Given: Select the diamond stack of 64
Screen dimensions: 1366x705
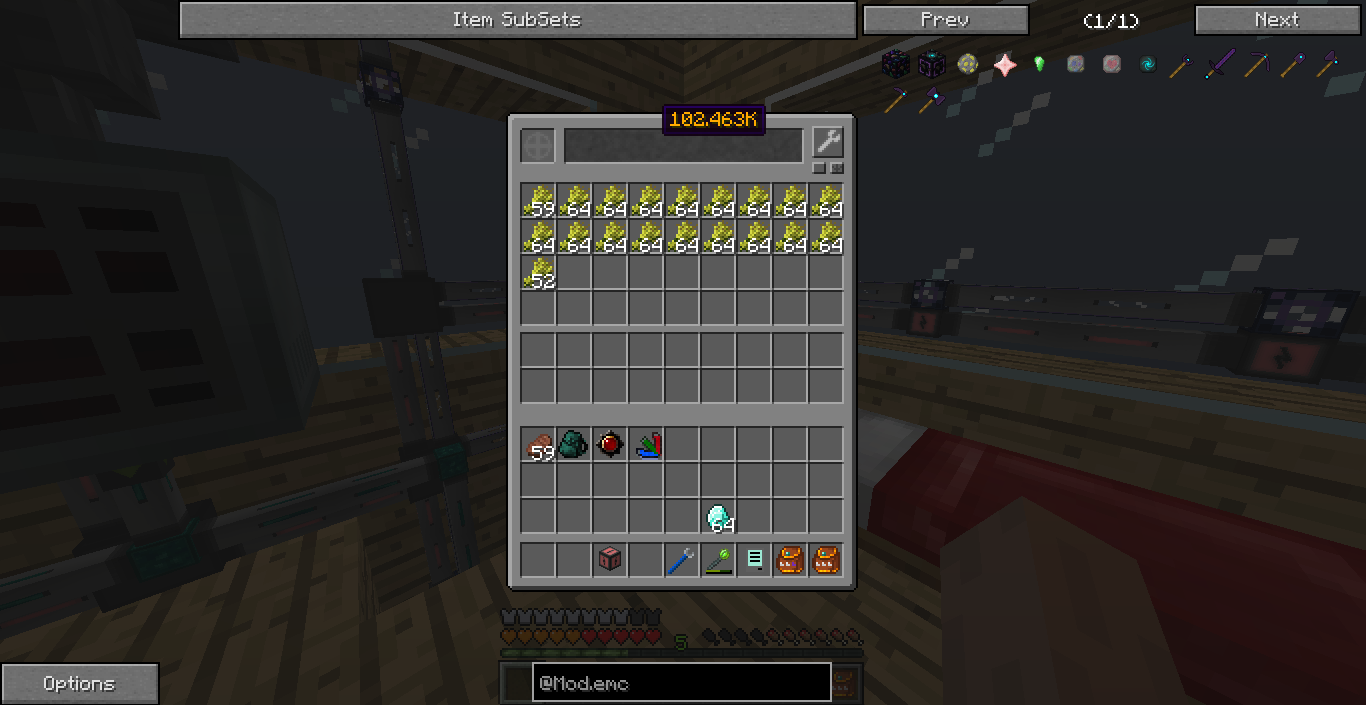Looking at the screenshot, I should pyautogui.click(x=719, y=517).
